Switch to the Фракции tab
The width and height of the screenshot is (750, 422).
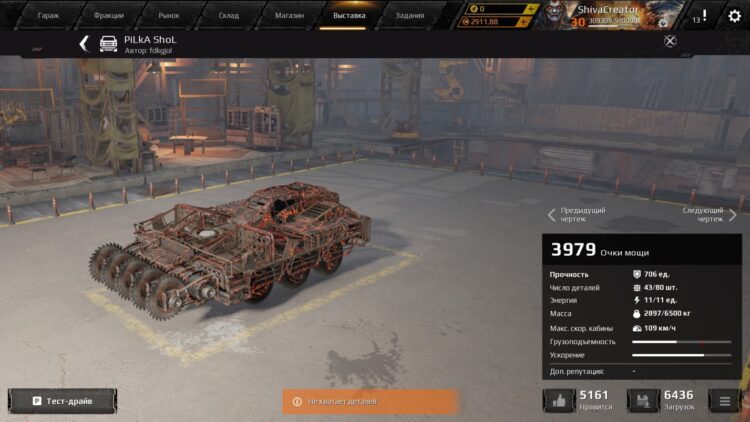click(109, 15)
